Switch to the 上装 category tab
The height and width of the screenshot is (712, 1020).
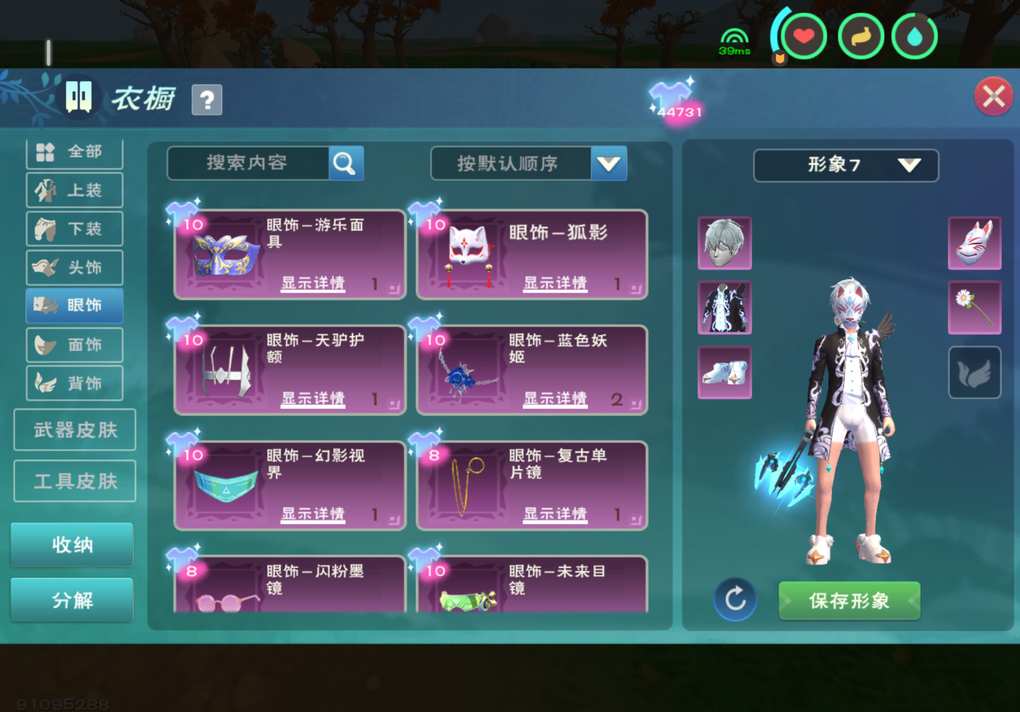click(x=75, y=190)
